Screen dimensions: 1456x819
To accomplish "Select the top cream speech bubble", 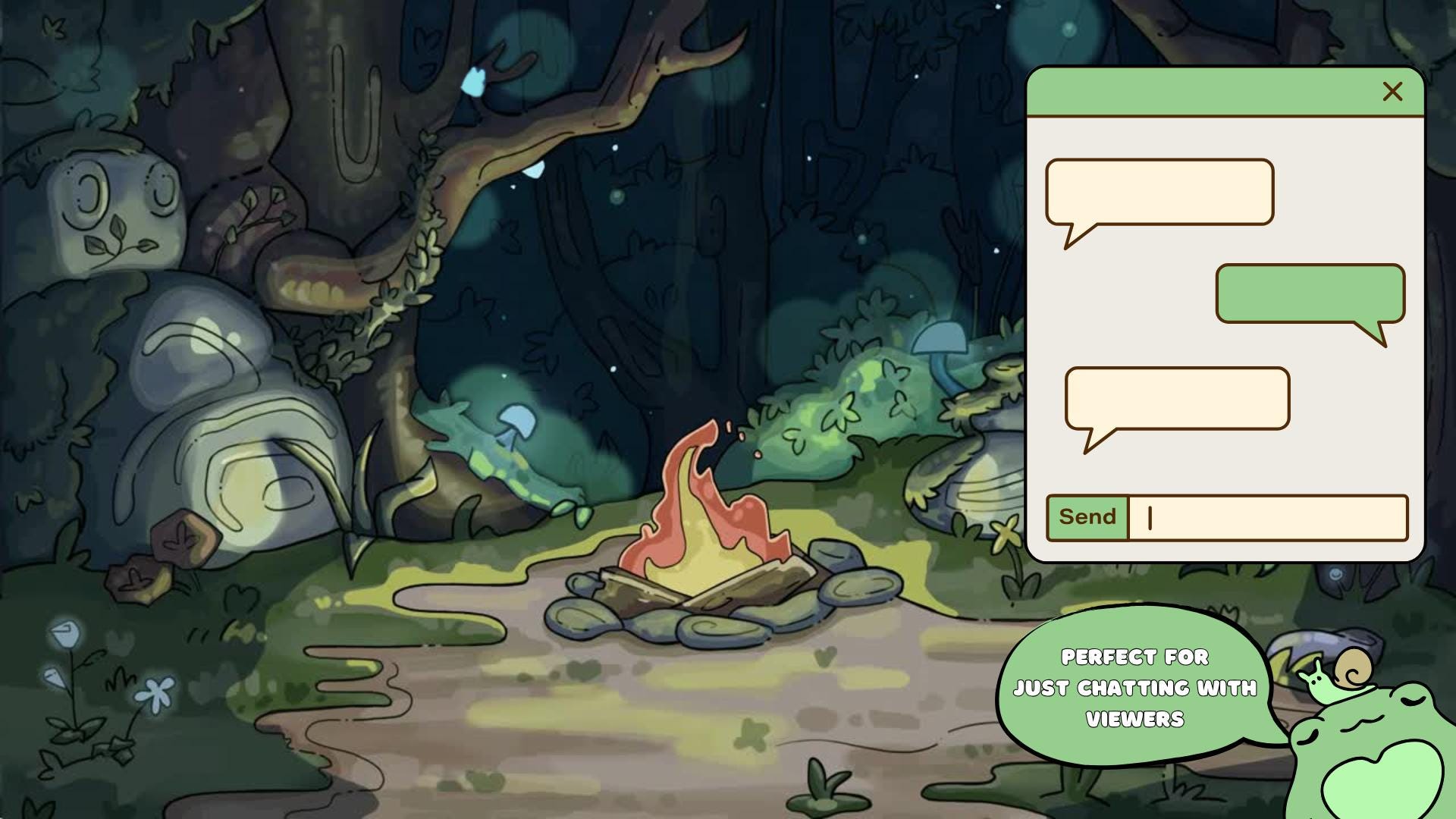I will (x=1159, y=192).
